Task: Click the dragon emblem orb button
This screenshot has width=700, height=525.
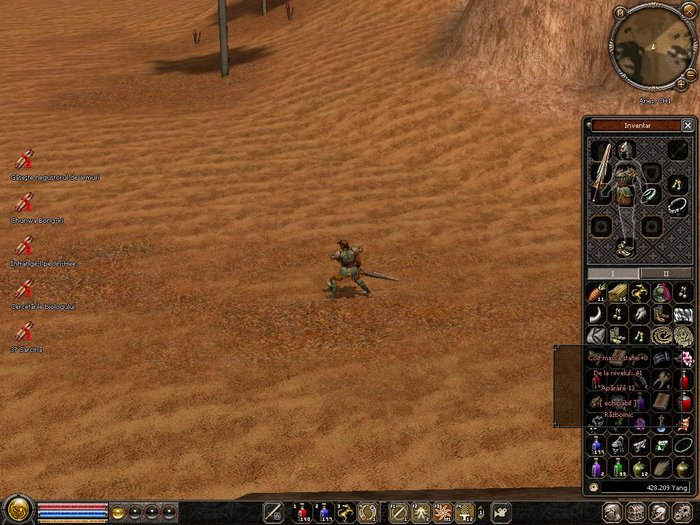Action: click(x=17, y=510)
